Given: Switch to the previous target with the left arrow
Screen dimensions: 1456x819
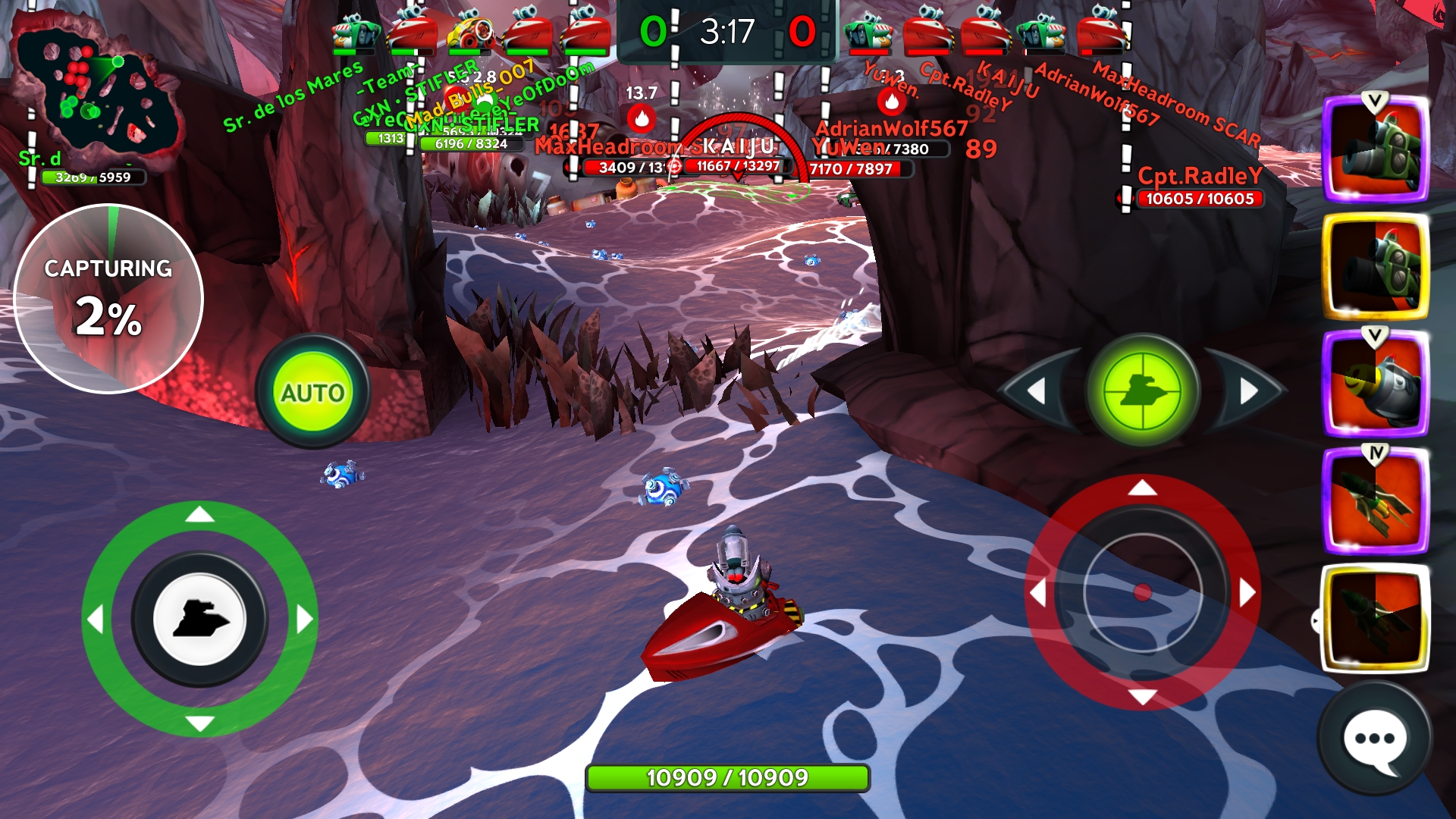Looking at the screenshot, I should (1037, 391).
